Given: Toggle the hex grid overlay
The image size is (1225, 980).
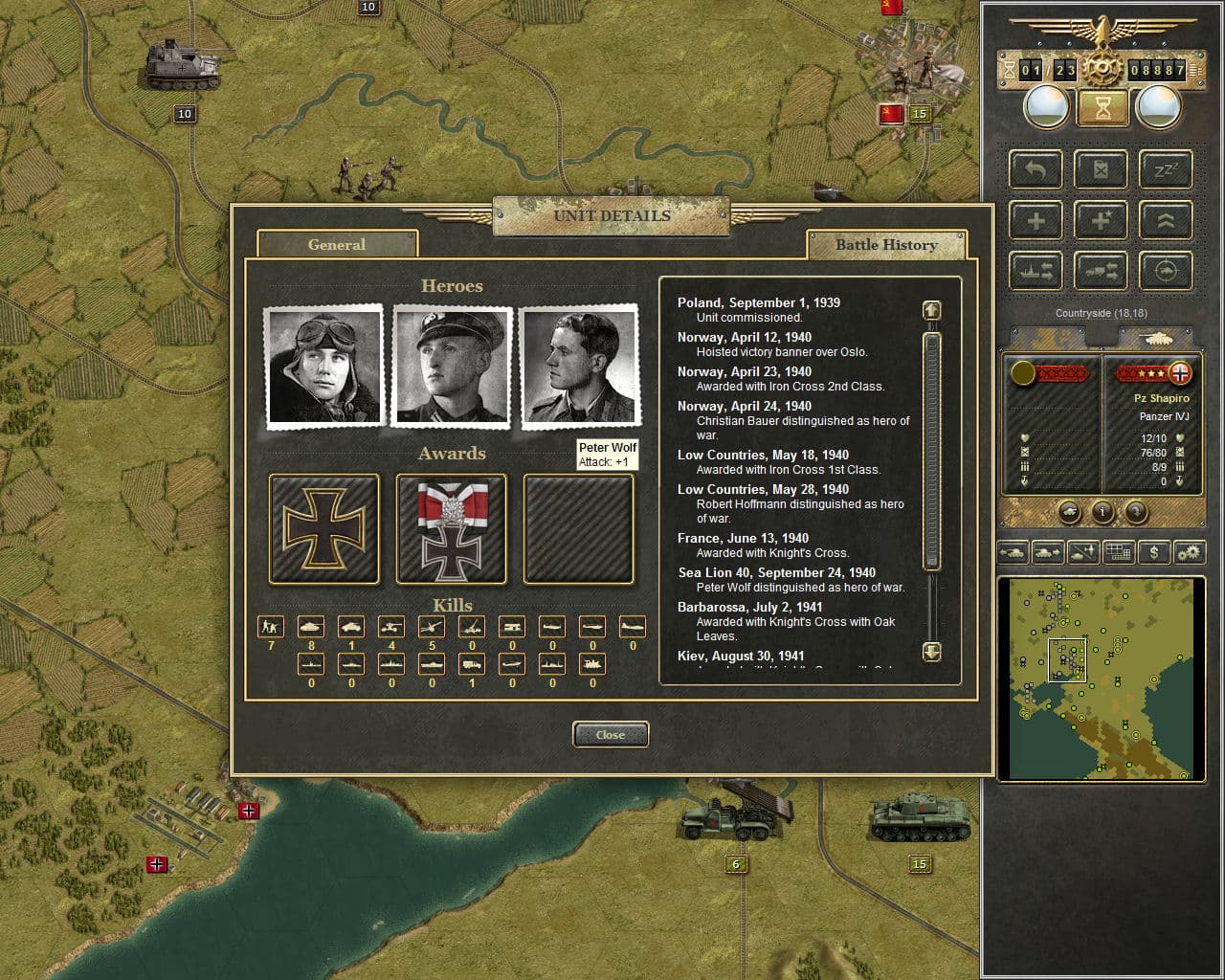Looking at the screenshot, I should [x=1118, y=552].
